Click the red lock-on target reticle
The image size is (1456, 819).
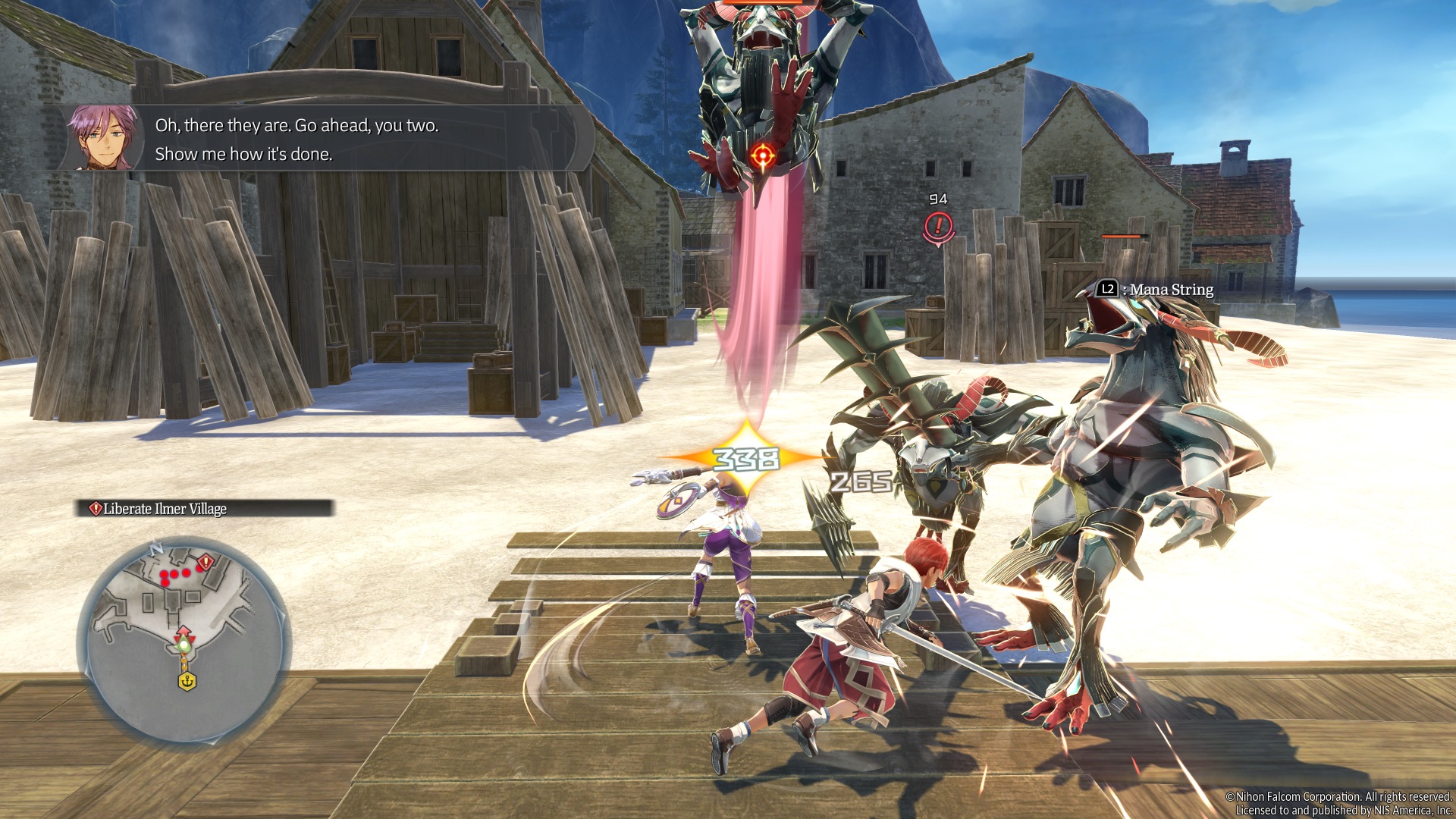pos(762,157)
